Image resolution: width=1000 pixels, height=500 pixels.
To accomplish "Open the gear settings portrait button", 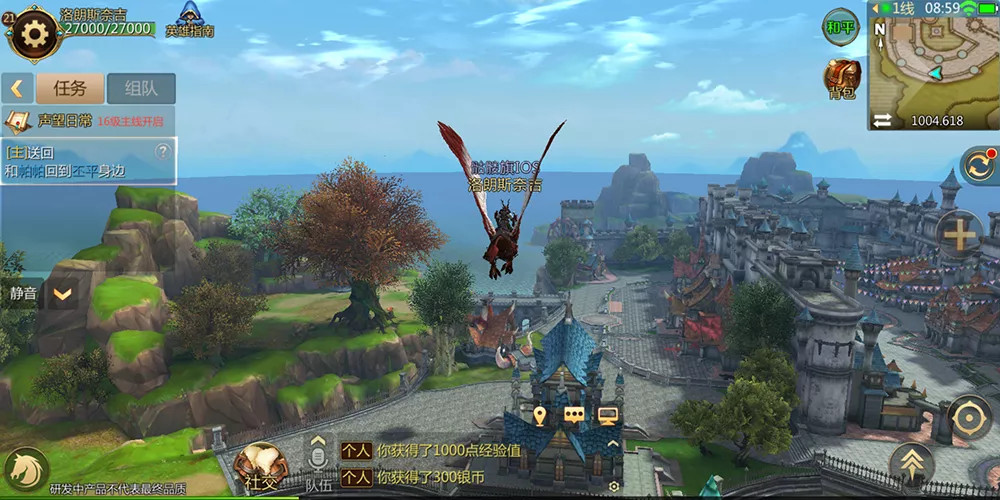I will (x=34, y=34).
